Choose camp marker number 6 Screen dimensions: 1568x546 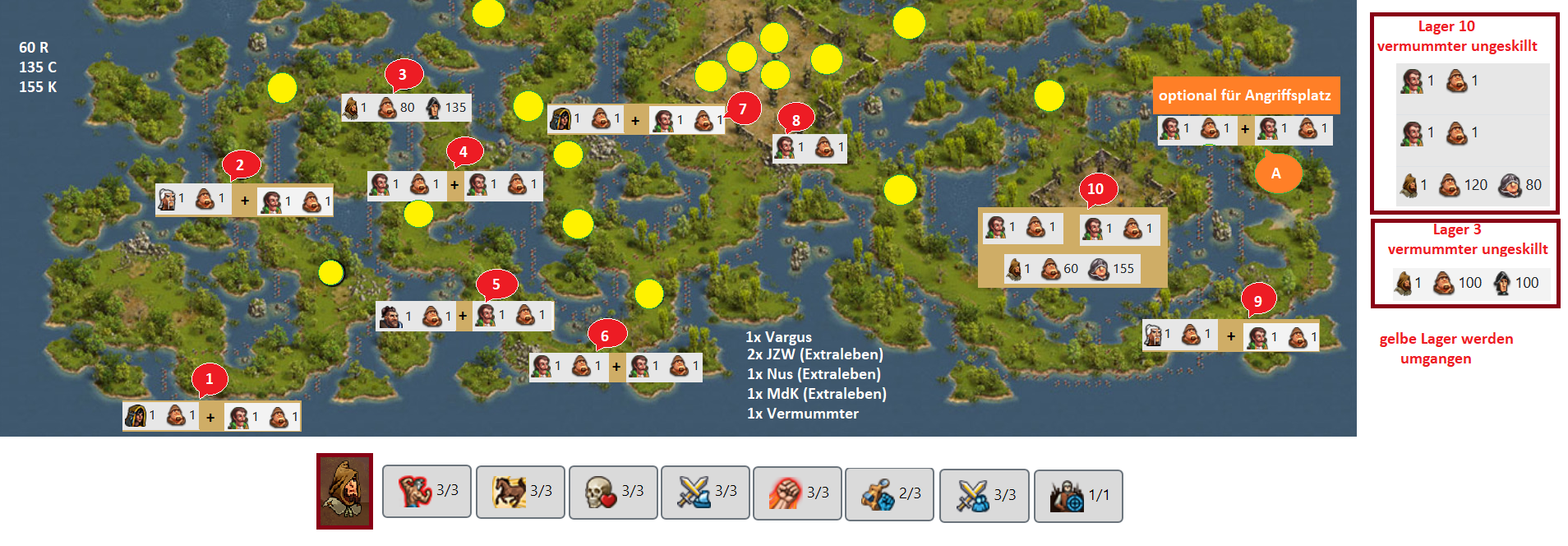(606, 335)
